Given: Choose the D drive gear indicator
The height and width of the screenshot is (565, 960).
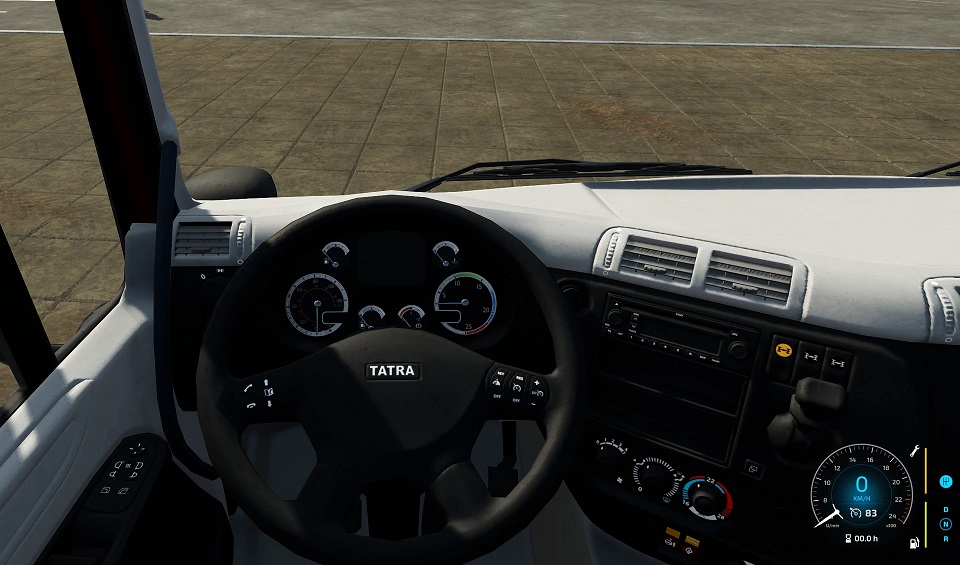Looking at the screenshot, I should 946,509.
